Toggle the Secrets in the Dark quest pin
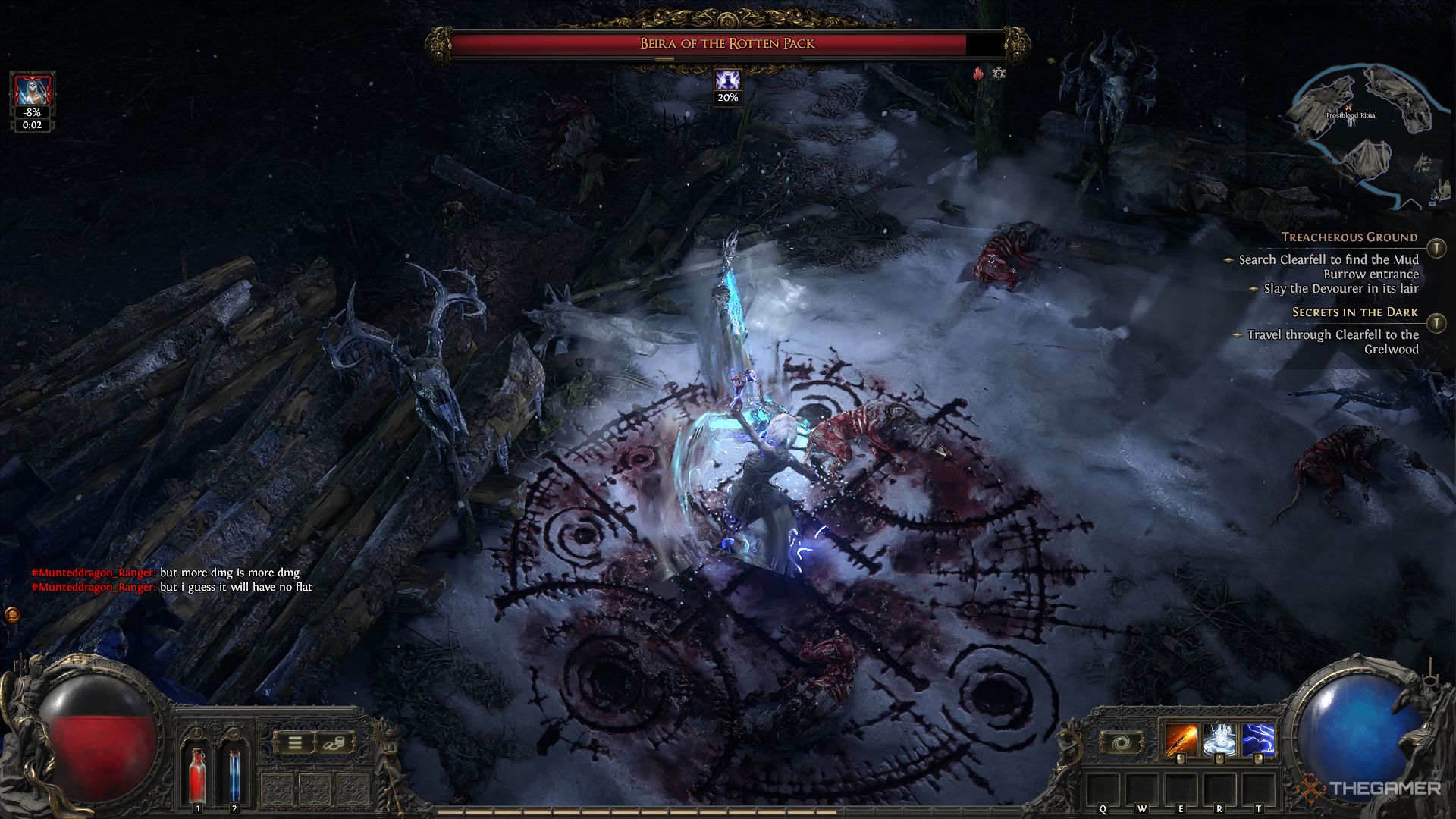 tap(1436, 323)
